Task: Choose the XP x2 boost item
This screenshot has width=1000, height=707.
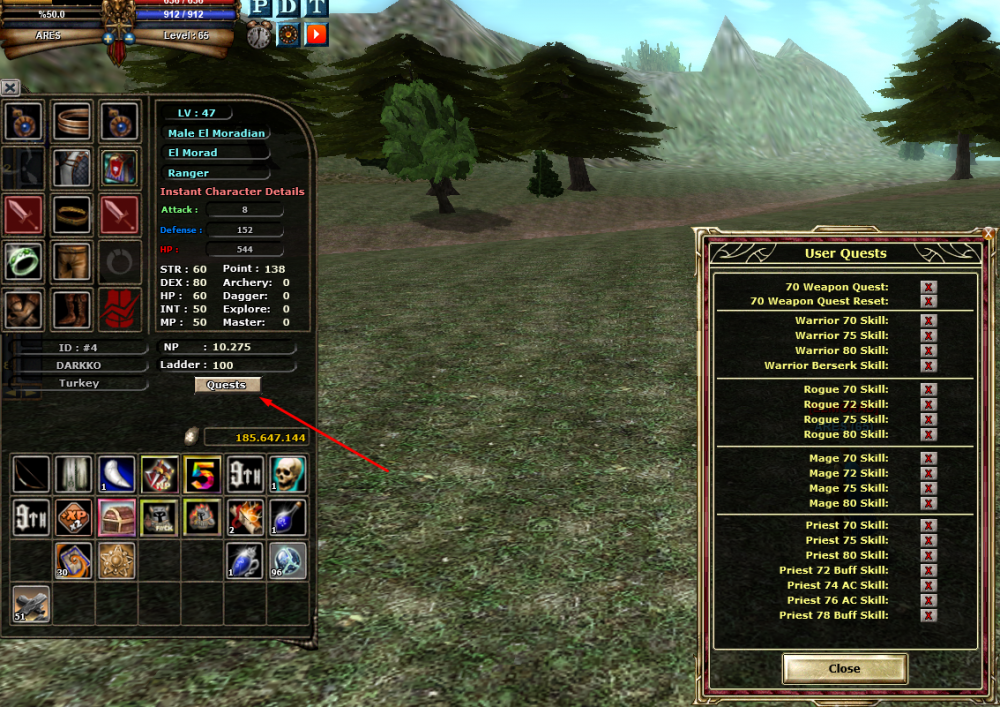Action: coord(74,517)
